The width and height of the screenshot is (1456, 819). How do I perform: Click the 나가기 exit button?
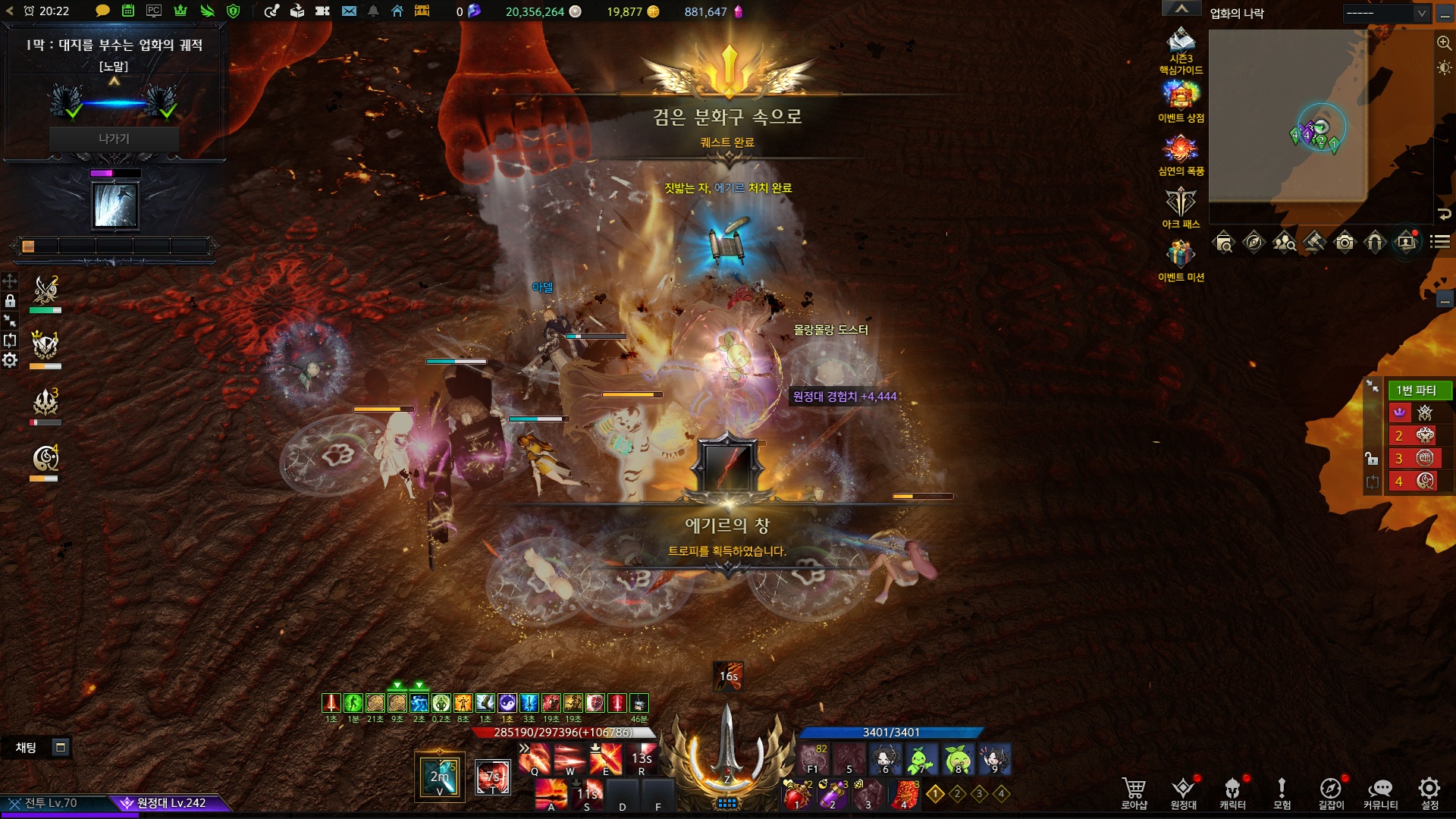coord(114,139)
